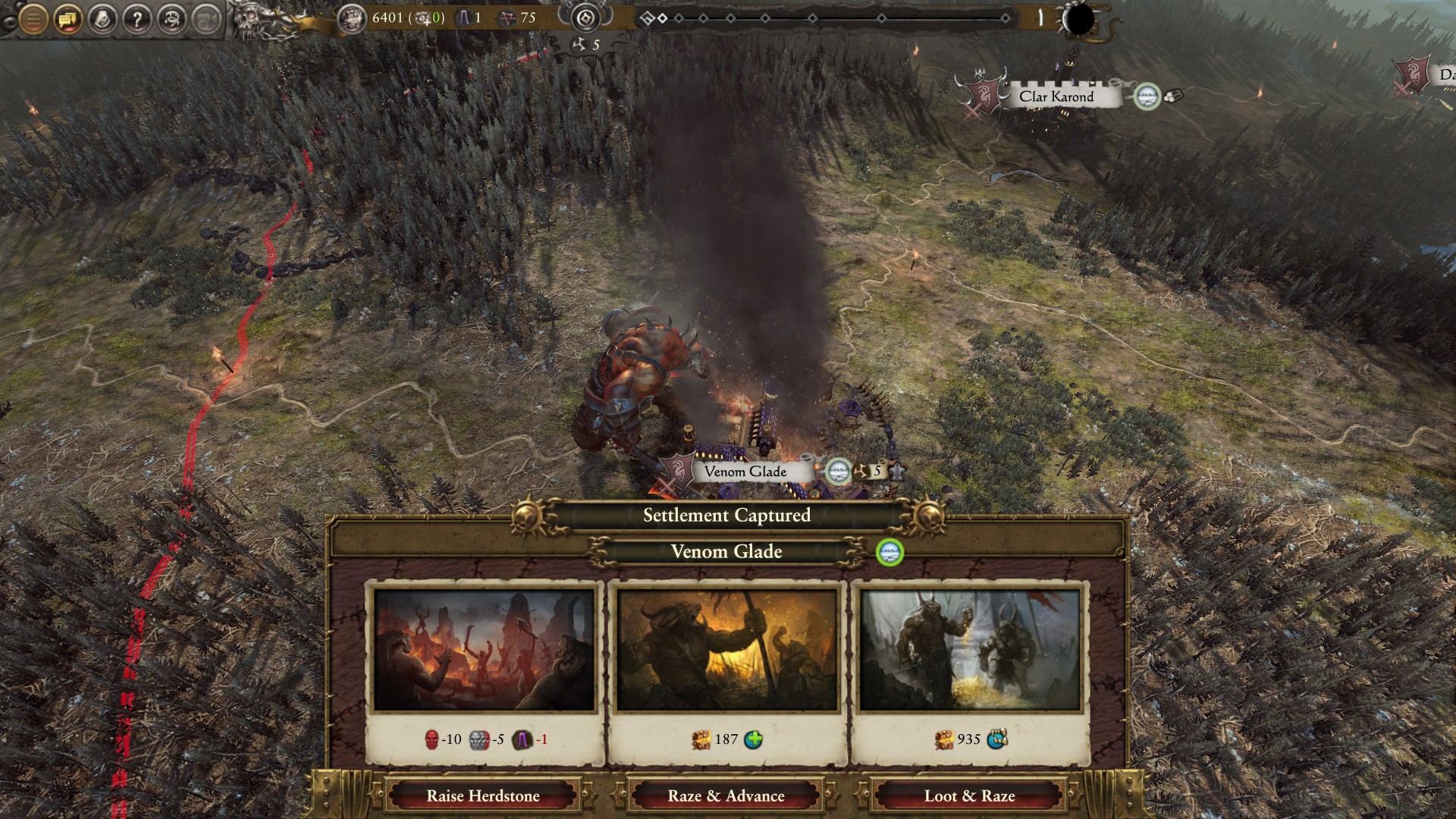This screenshot has height=819, width=1456.
Task: Click the port icon beside Venom Glade
Action: click(838, 471)
